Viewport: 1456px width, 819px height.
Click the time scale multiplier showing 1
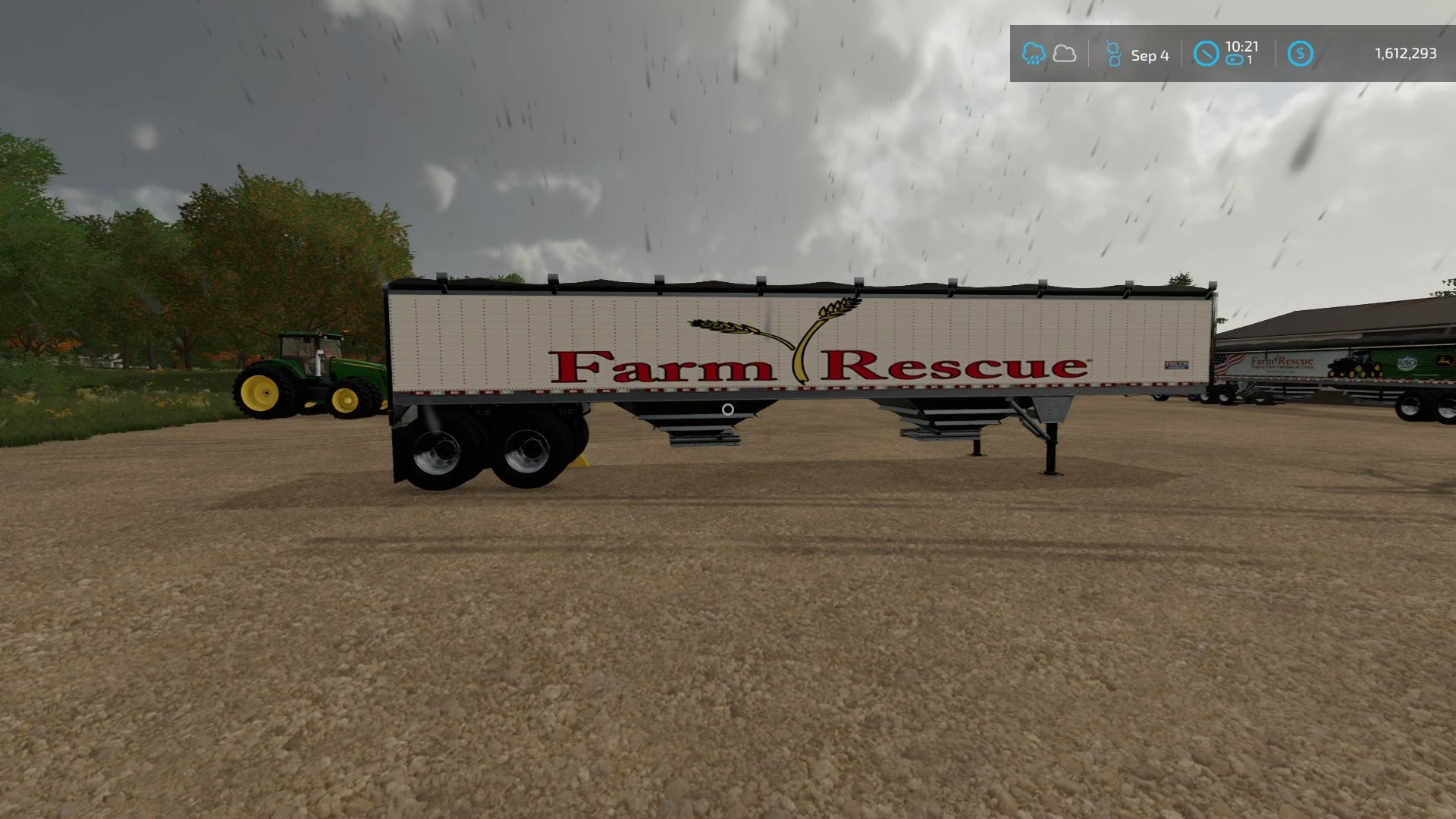point(1250,59)
